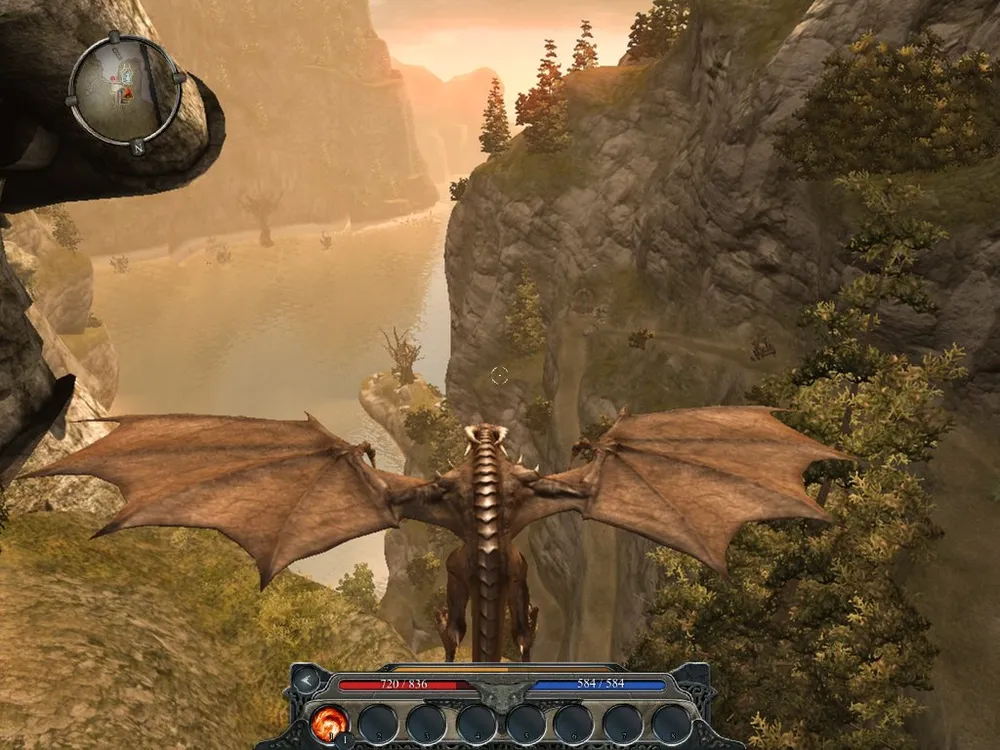Select empty hotbar slot number 5
Viewport: 1000px width, 750px height.
click(x=525, y=724)
